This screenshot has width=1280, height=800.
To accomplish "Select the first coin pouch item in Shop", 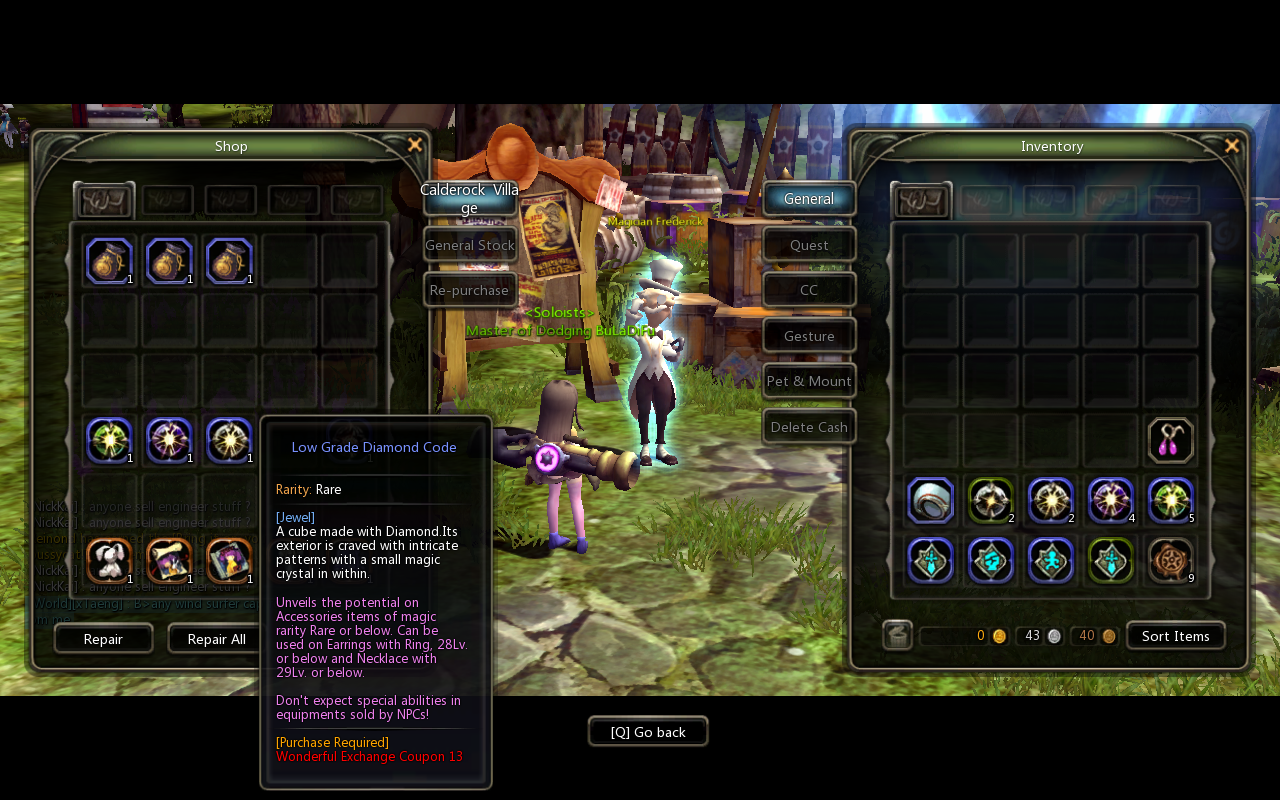I will click(110, 260).
